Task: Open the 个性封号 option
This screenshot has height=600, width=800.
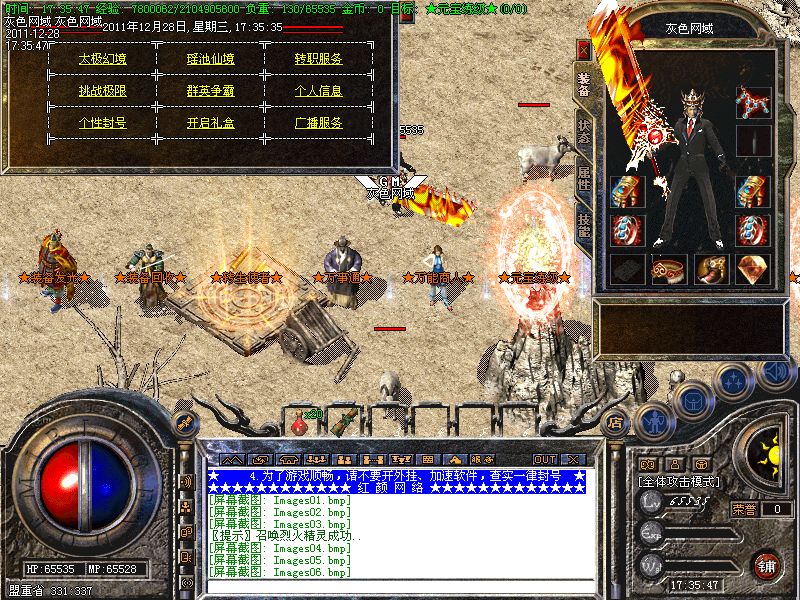Action: (102, 123)
